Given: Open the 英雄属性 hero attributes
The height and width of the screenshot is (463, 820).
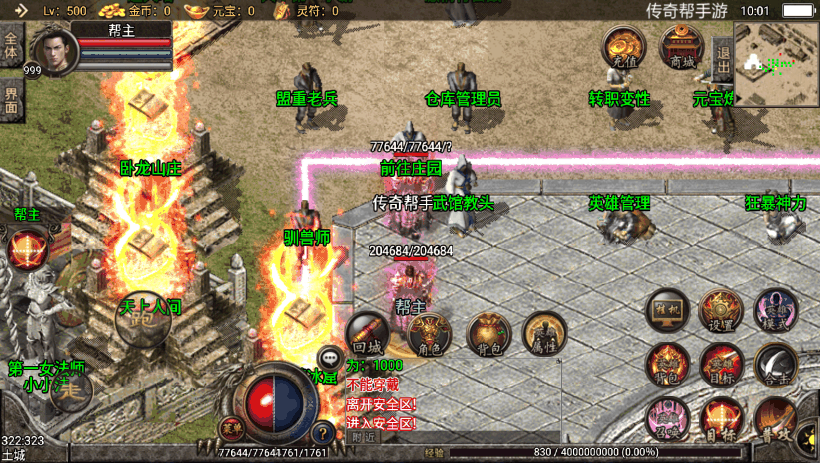Looking at the screenshot, I should 545,335.
